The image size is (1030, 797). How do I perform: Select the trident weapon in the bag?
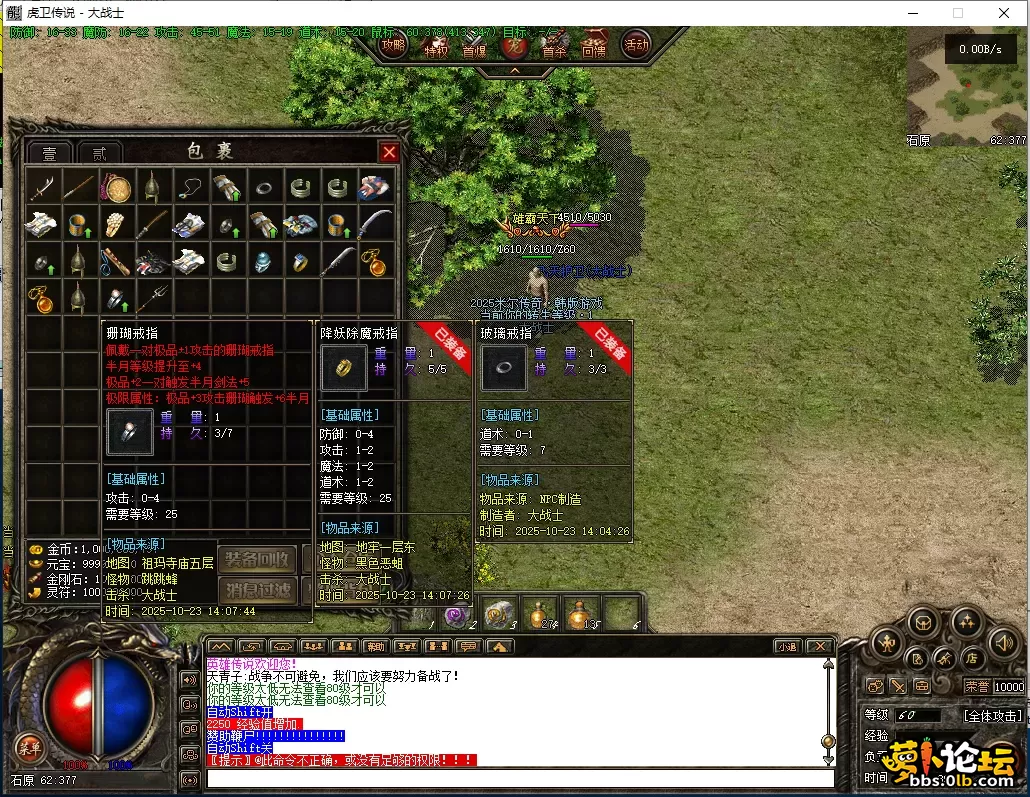coord(153,297)
